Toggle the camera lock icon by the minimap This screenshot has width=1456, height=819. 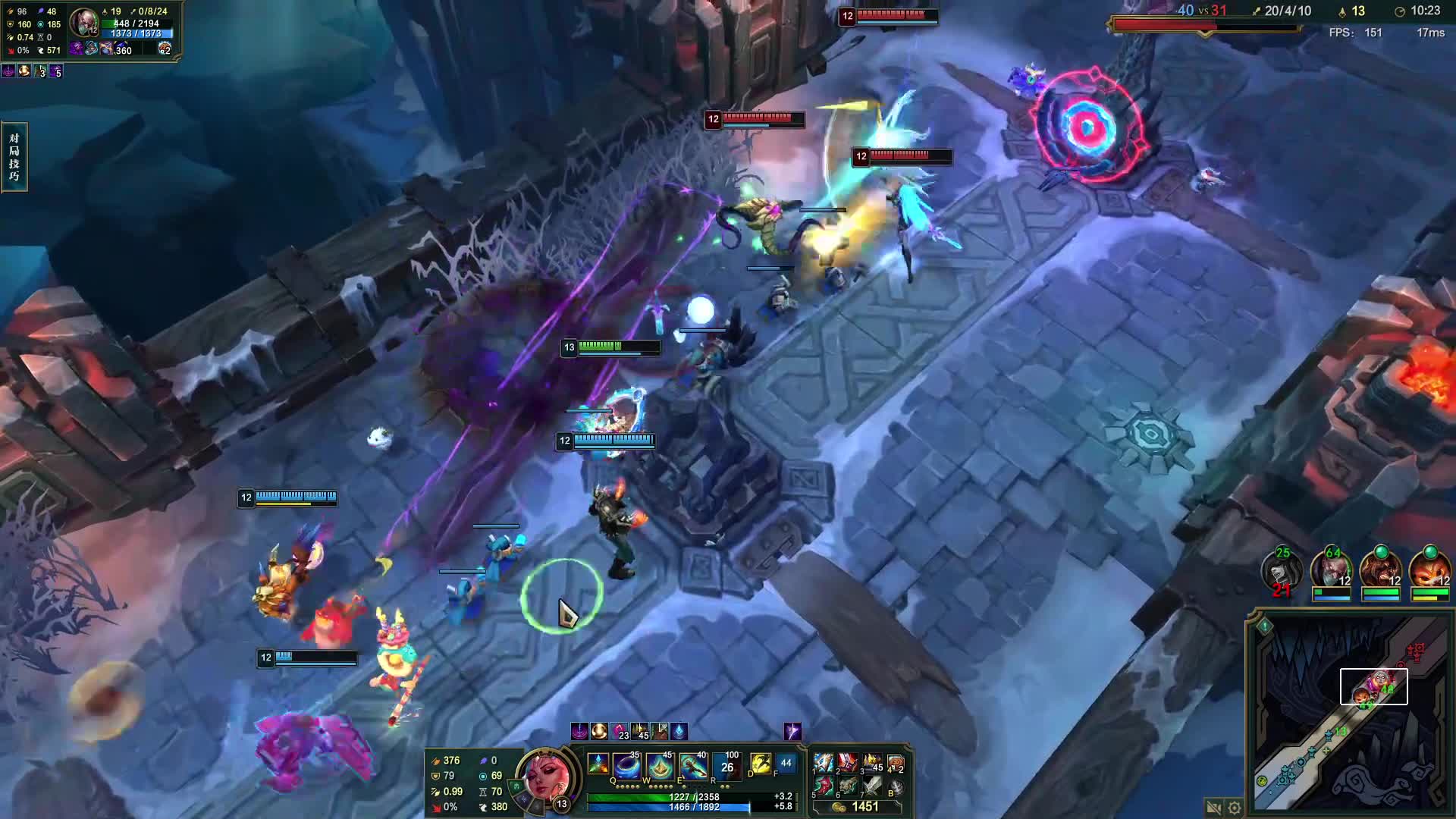[1213, 808]
